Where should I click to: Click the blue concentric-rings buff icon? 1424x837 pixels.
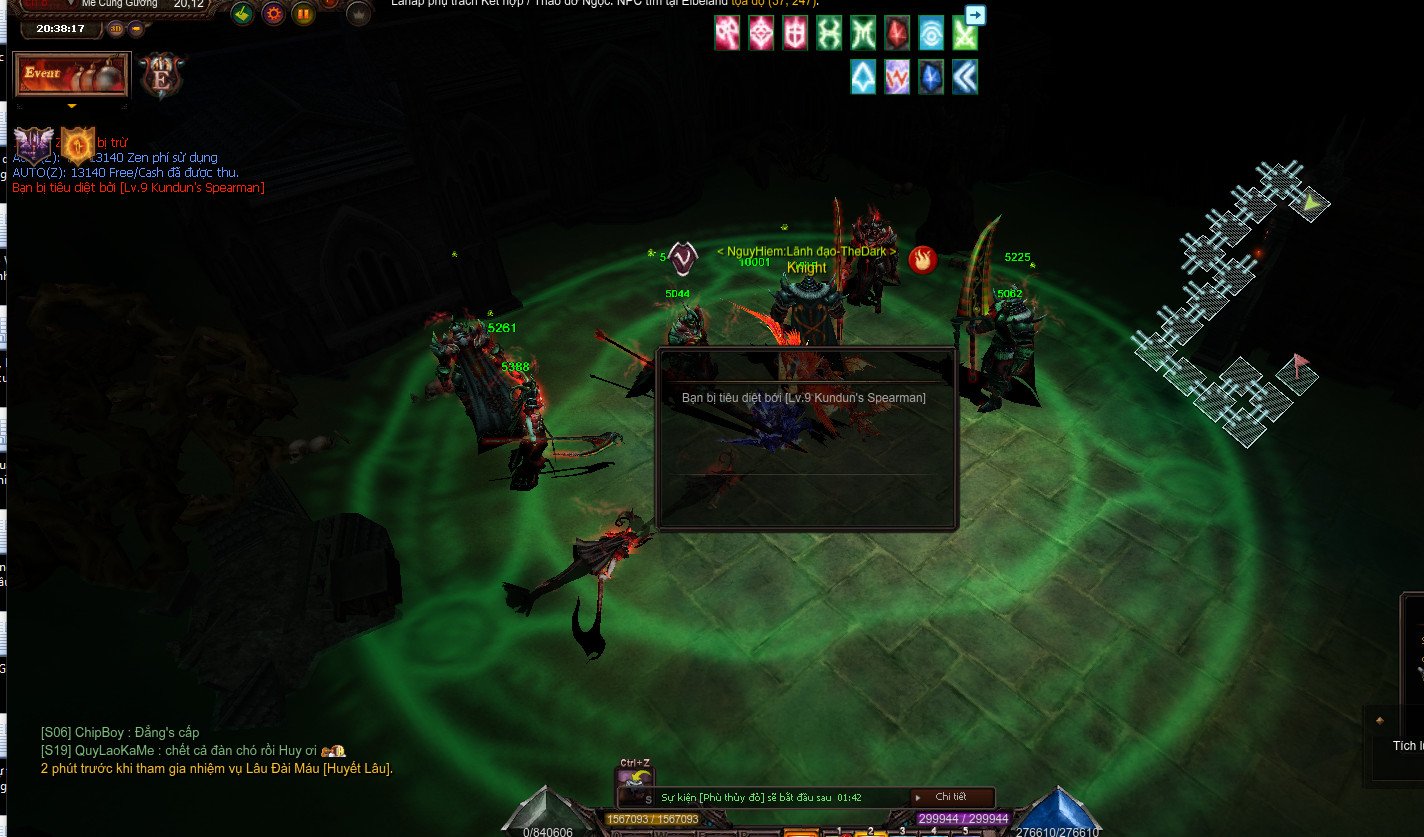pyautogui.click(x=931, y=34)
